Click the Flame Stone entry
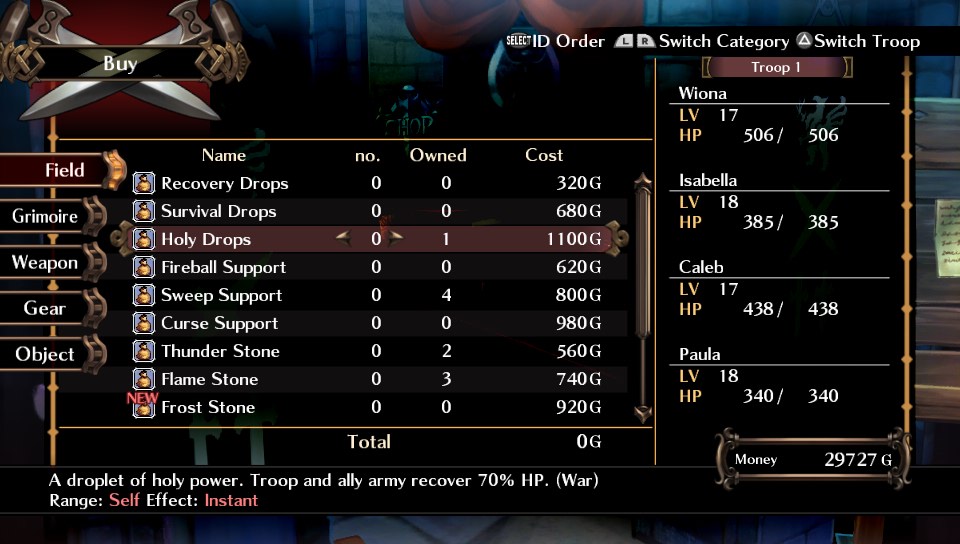The height and width of the screenshot is (544, 960). click(209, 379)
